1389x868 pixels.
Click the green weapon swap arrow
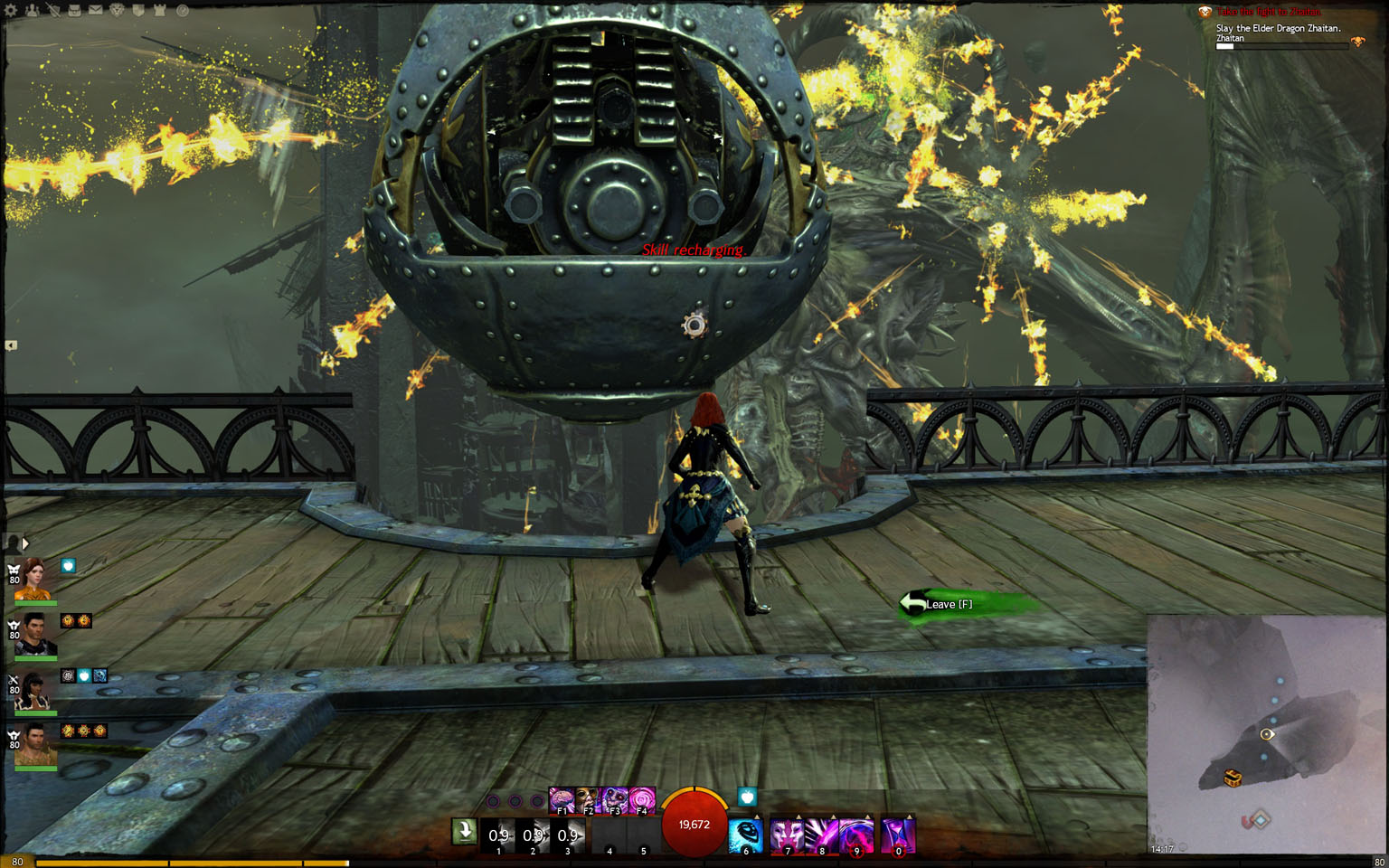click(465, 831)
